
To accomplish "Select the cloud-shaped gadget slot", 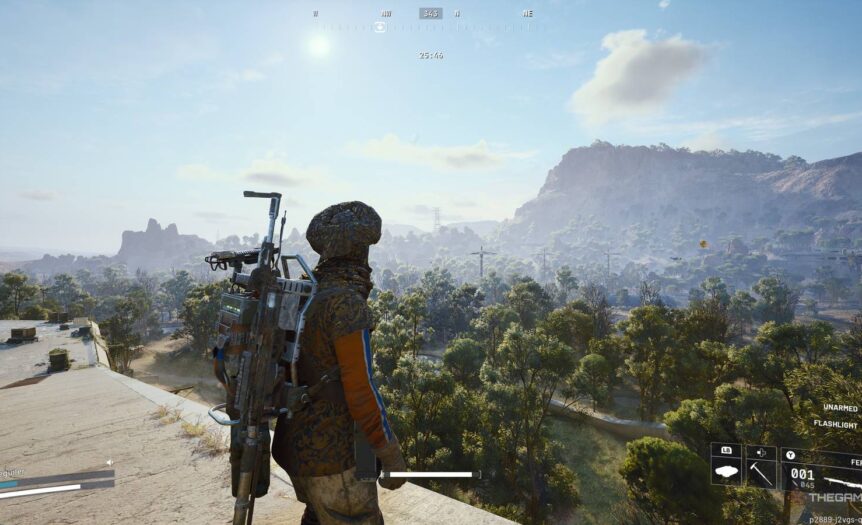I will 726,471.
